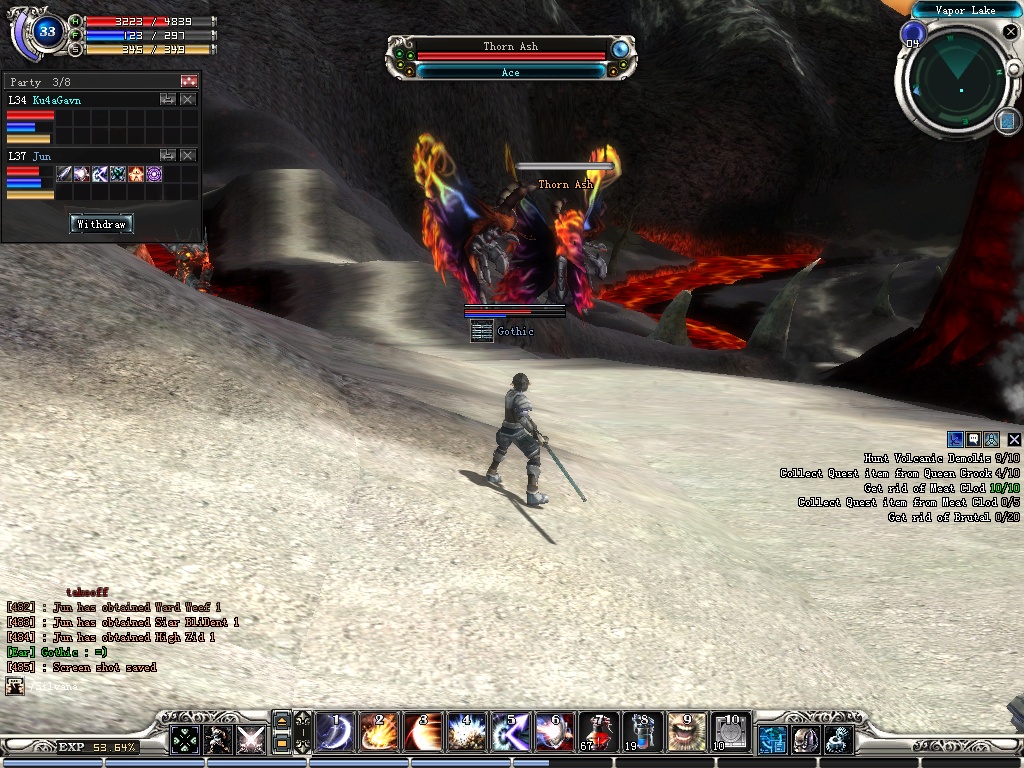Drink the blue potion in slot 8

click(641, 733)
